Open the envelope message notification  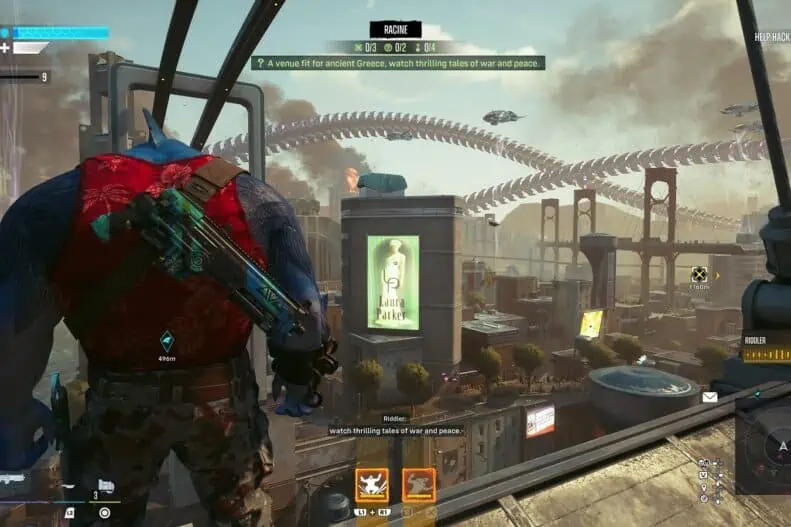tap(709, 397)
